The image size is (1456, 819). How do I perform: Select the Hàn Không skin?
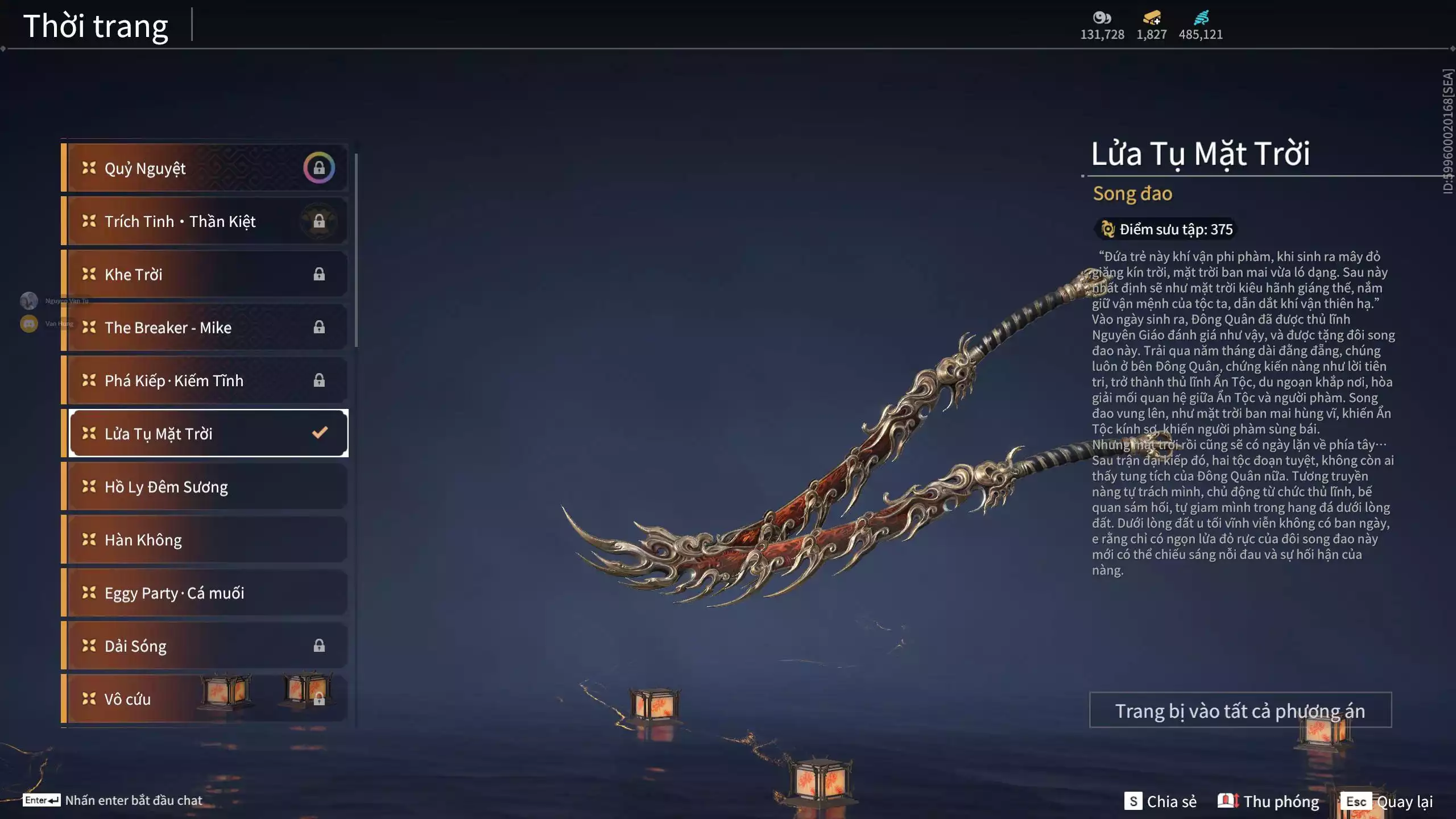pos(205,540)
